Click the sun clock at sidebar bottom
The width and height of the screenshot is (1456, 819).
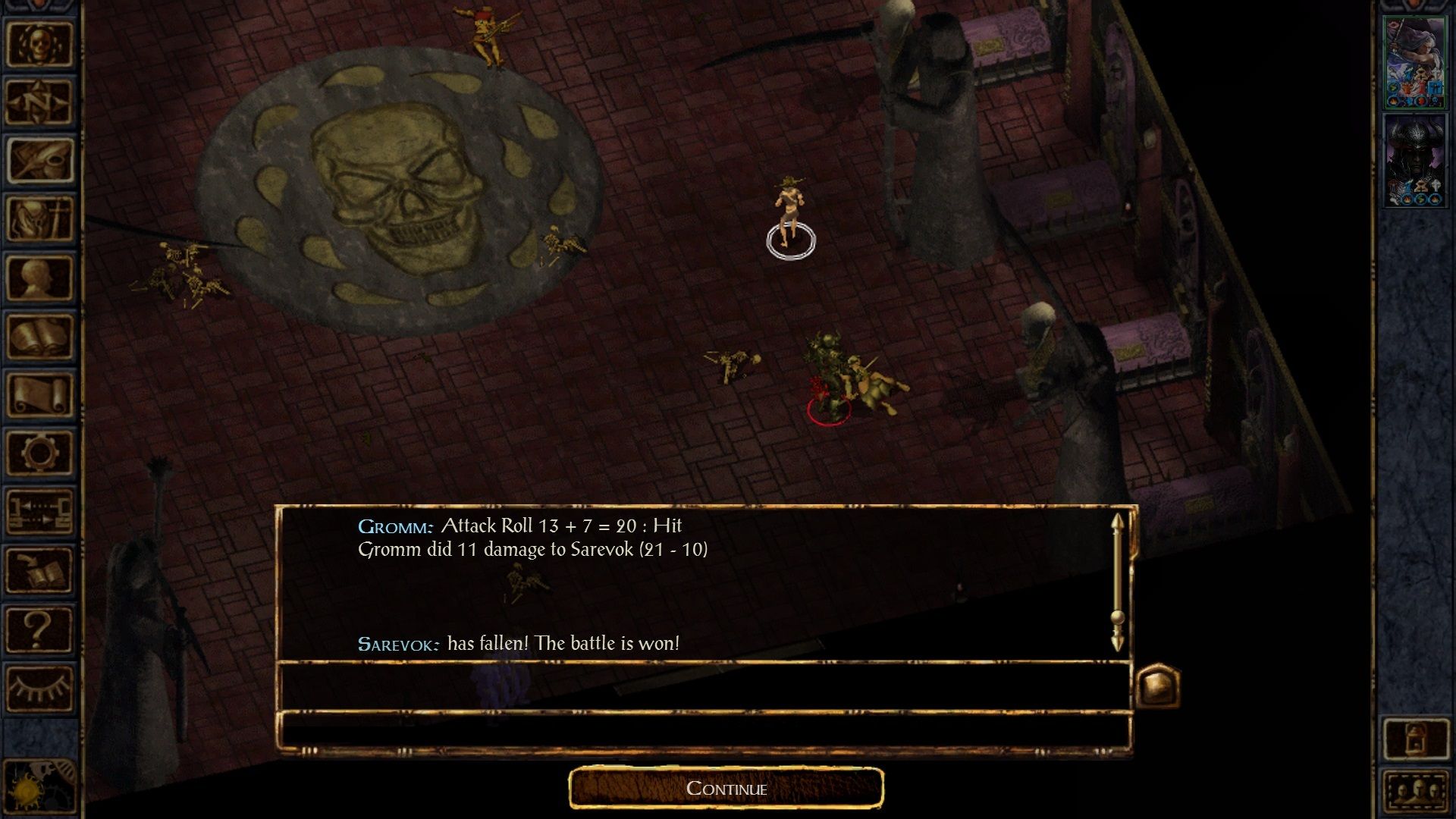click(x=30, y=789)
